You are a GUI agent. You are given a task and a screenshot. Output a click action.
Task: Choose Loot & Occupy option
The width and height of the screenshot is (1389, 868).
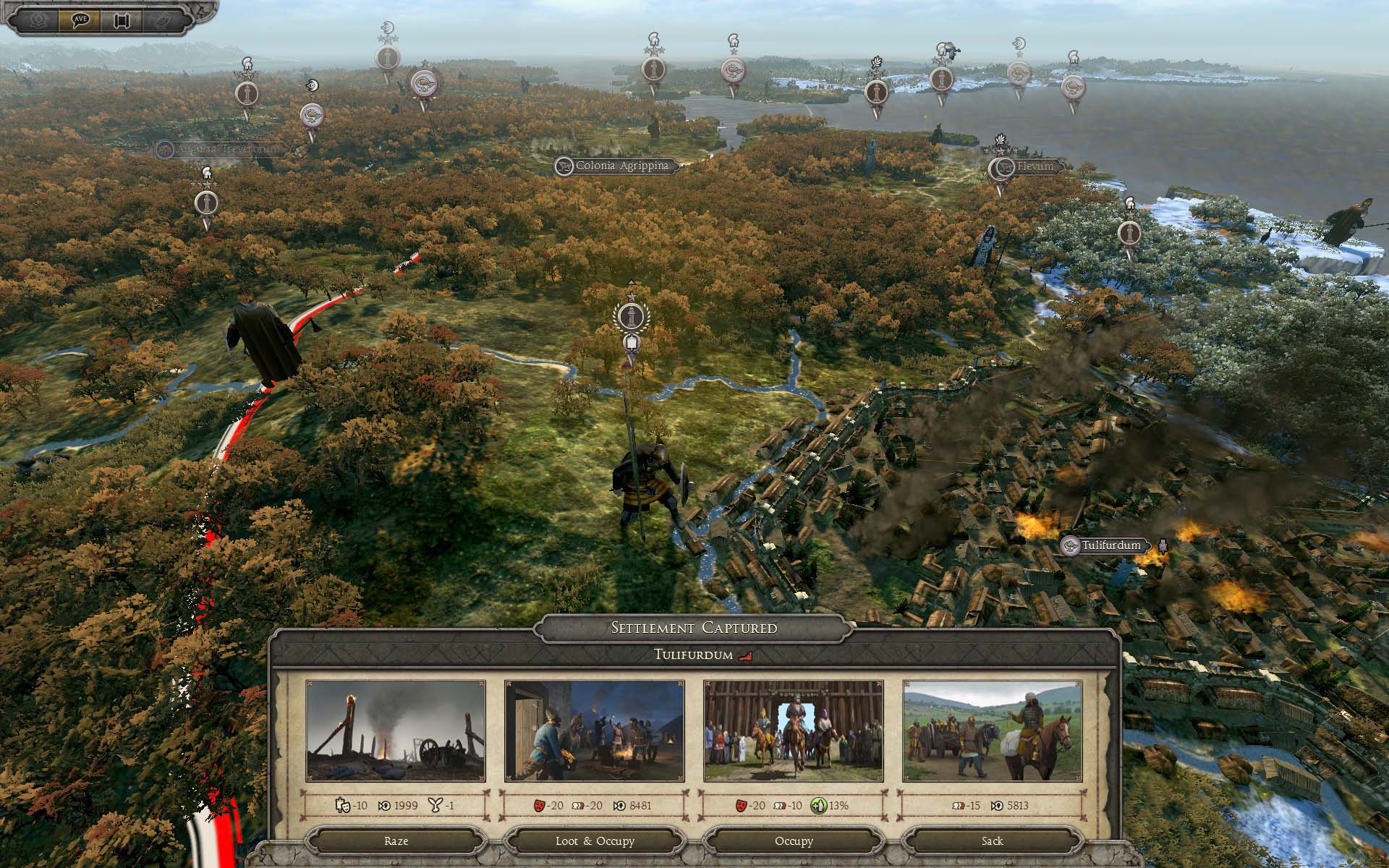(595, 841)
